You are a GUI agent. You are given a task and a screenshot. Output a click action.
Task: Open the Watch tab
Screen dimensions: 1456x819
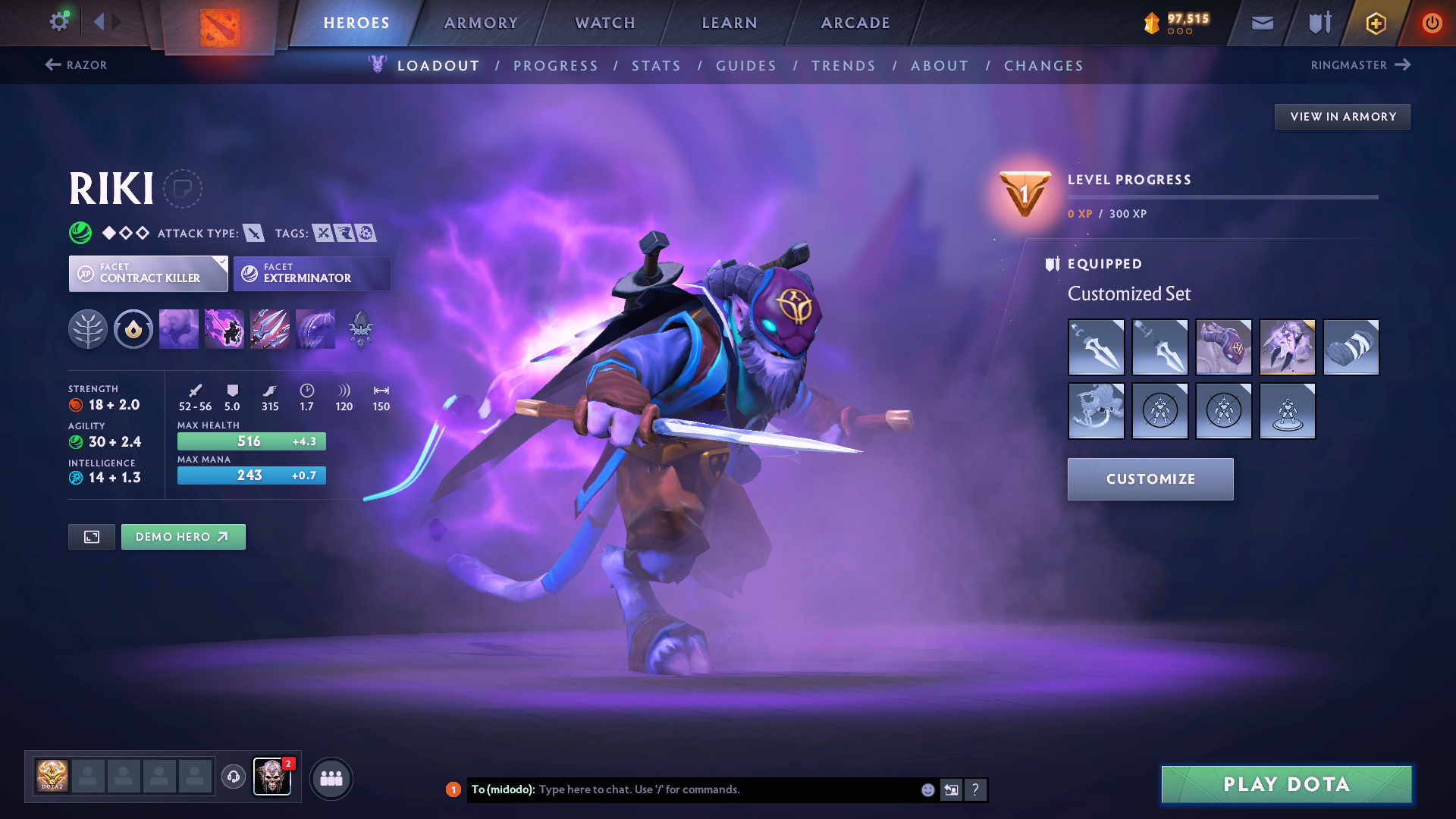(605, 23)
